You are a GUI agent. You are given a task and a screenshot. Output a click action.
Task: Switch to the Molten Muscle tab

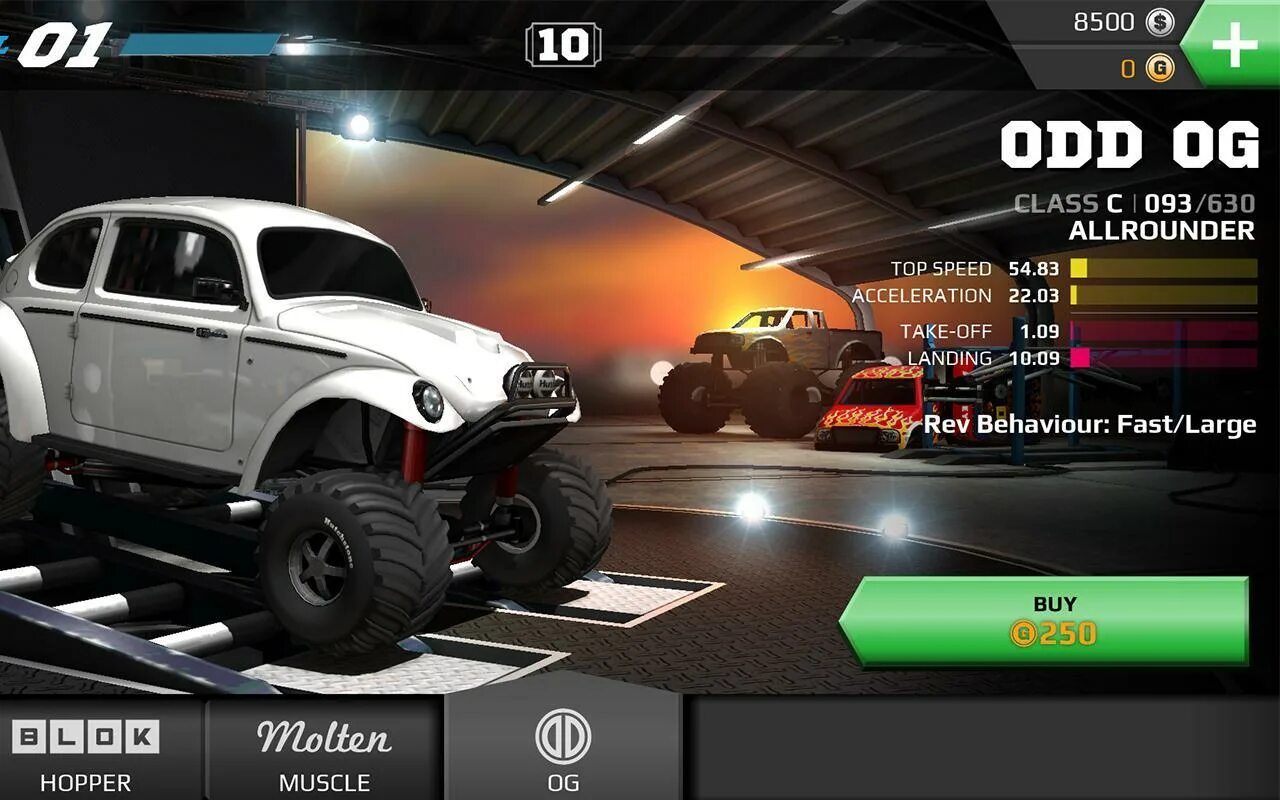point(324,752)
